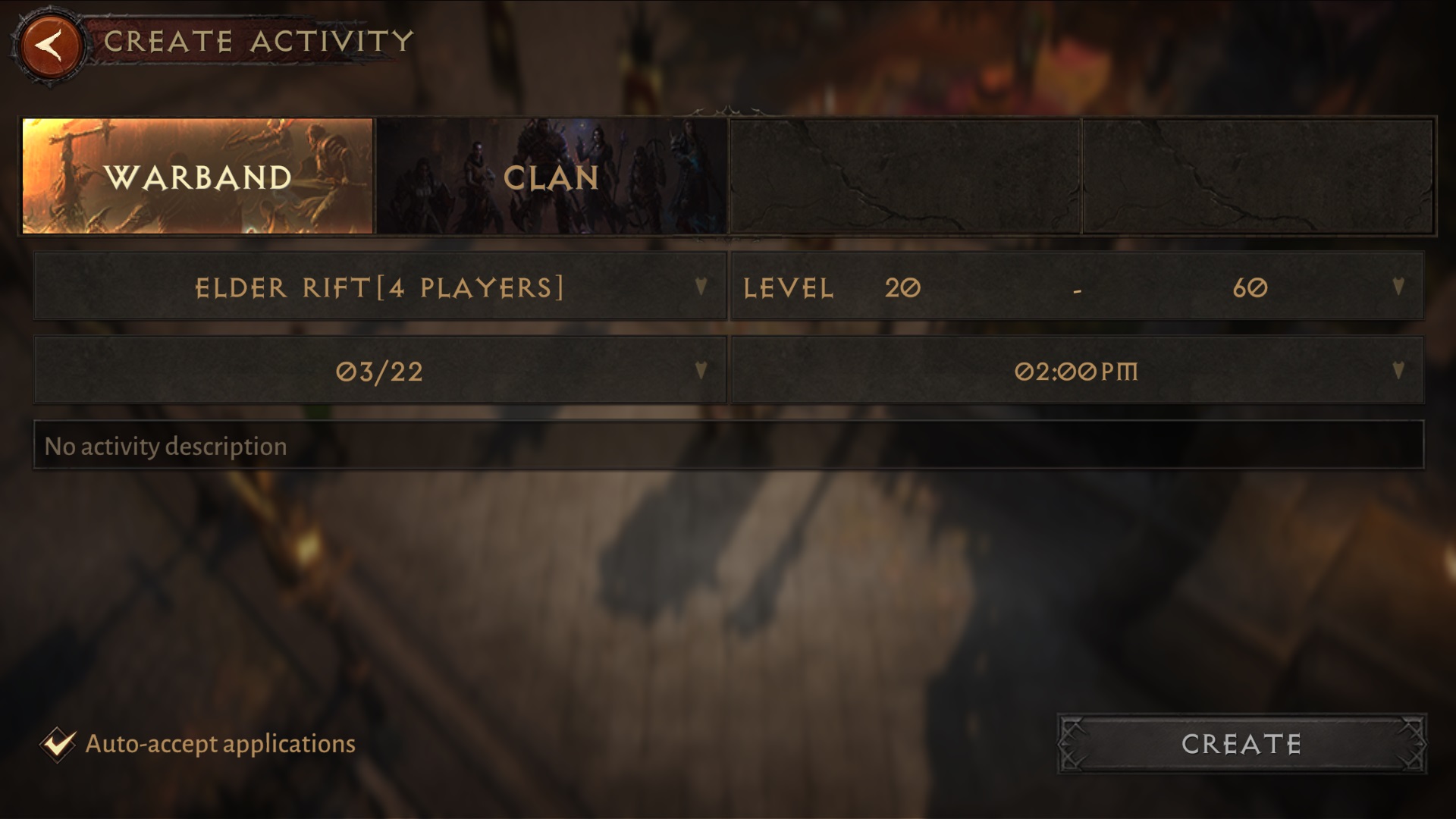Click the Create Activity header banner icon

51,43
